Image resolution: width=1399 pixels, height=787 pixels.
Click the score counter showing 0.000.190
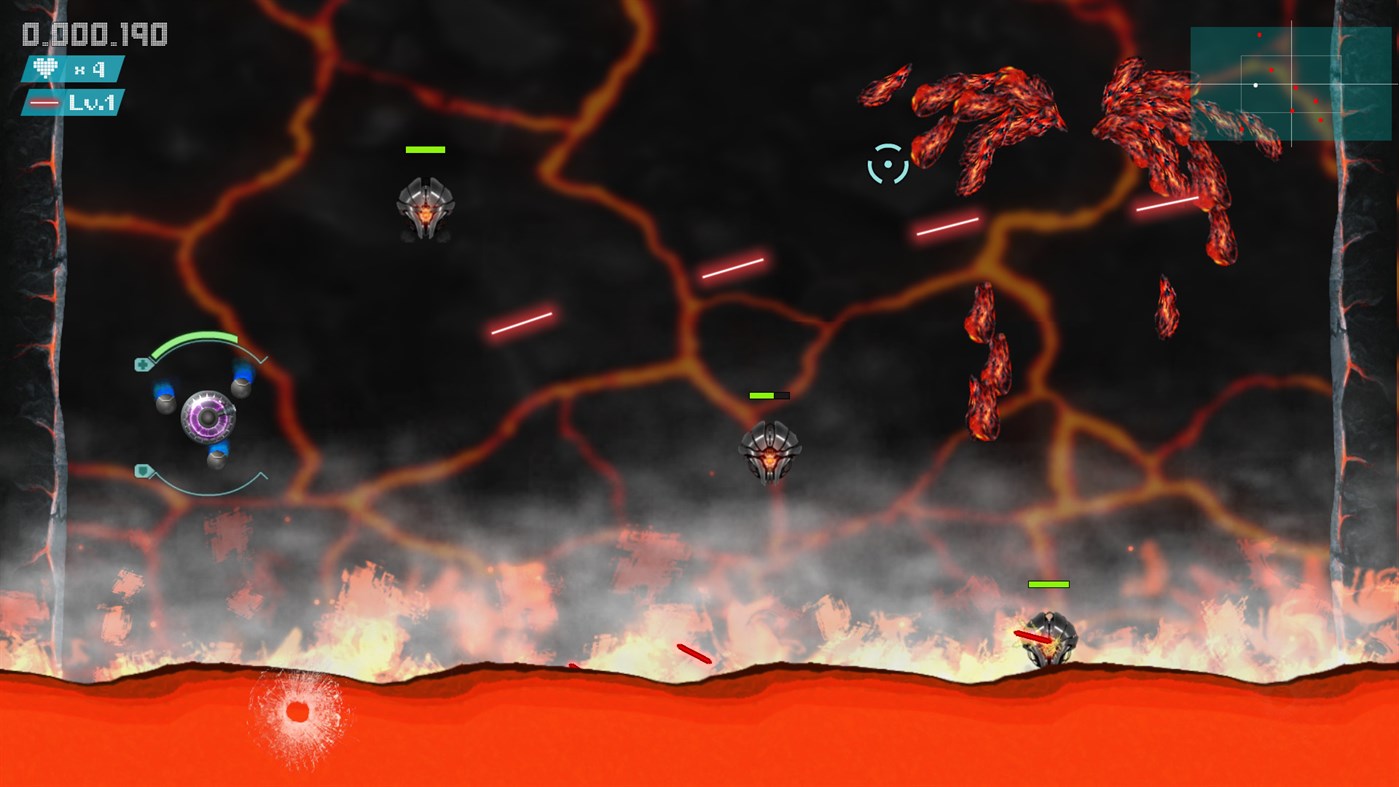coord(93,33)
